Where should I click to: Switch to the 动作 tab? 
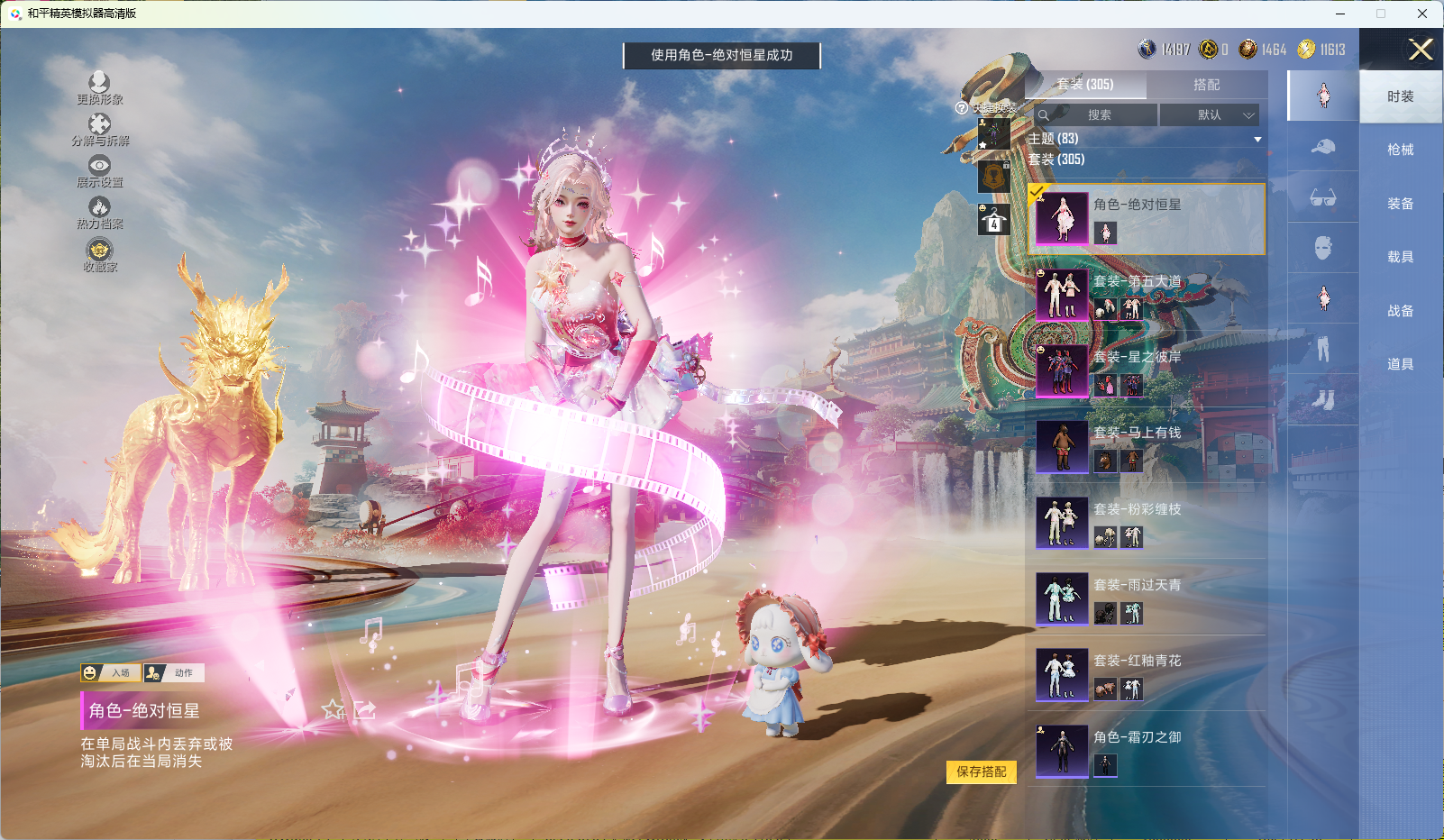[x=174, y=673]
